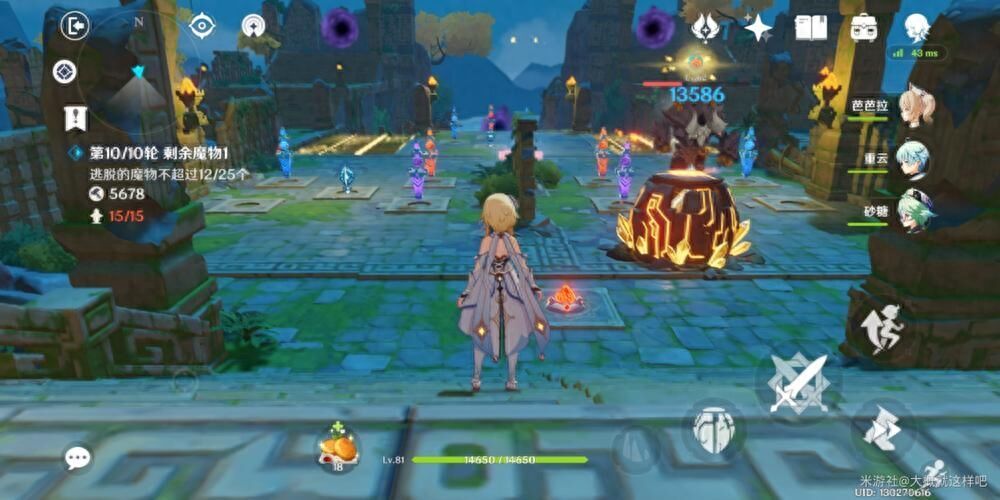Use the roast chicken food shortcut
1000x500 pixels.
[x=338, y=446]
